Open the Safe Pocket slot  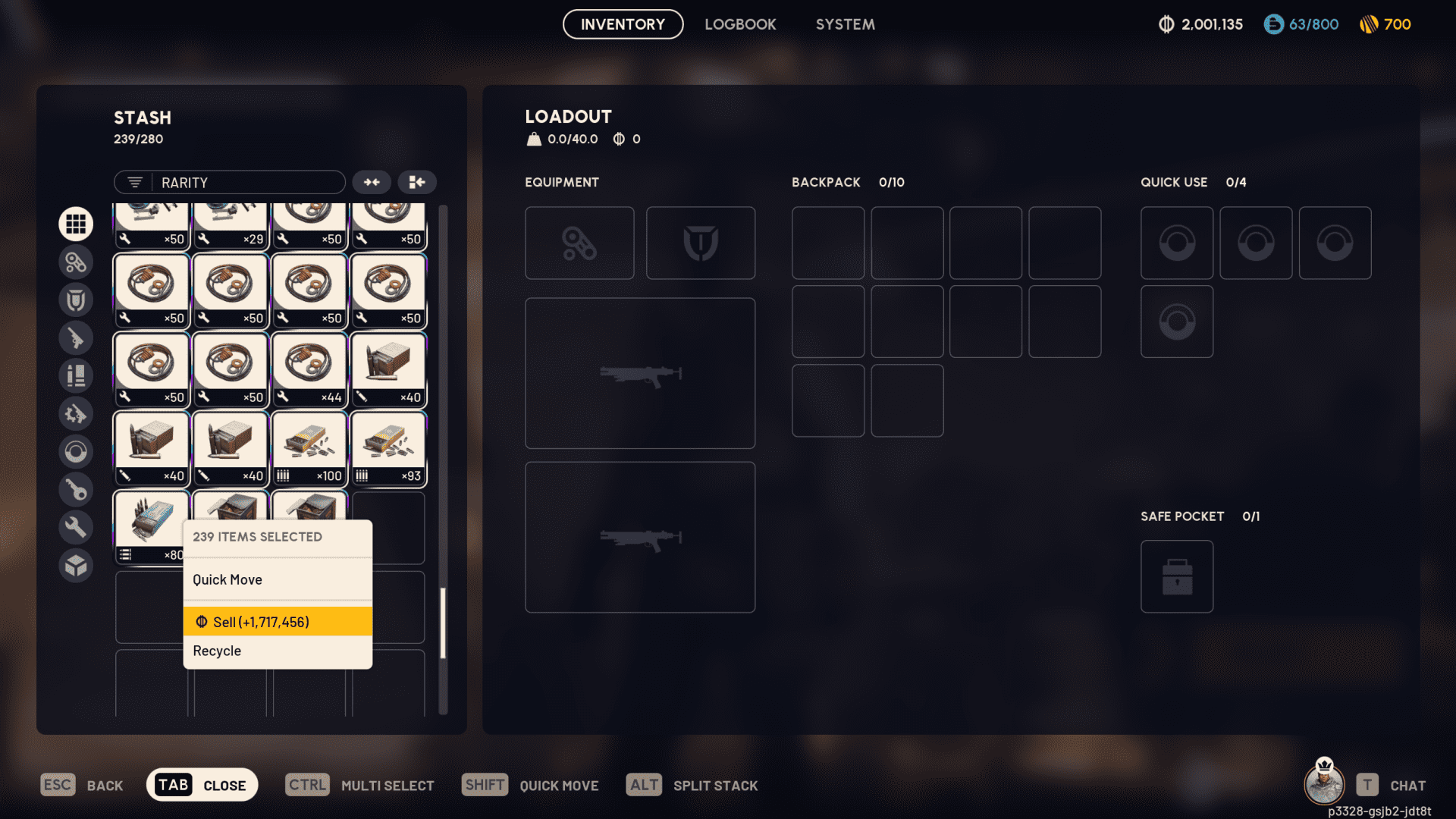tap(1176, 576)
